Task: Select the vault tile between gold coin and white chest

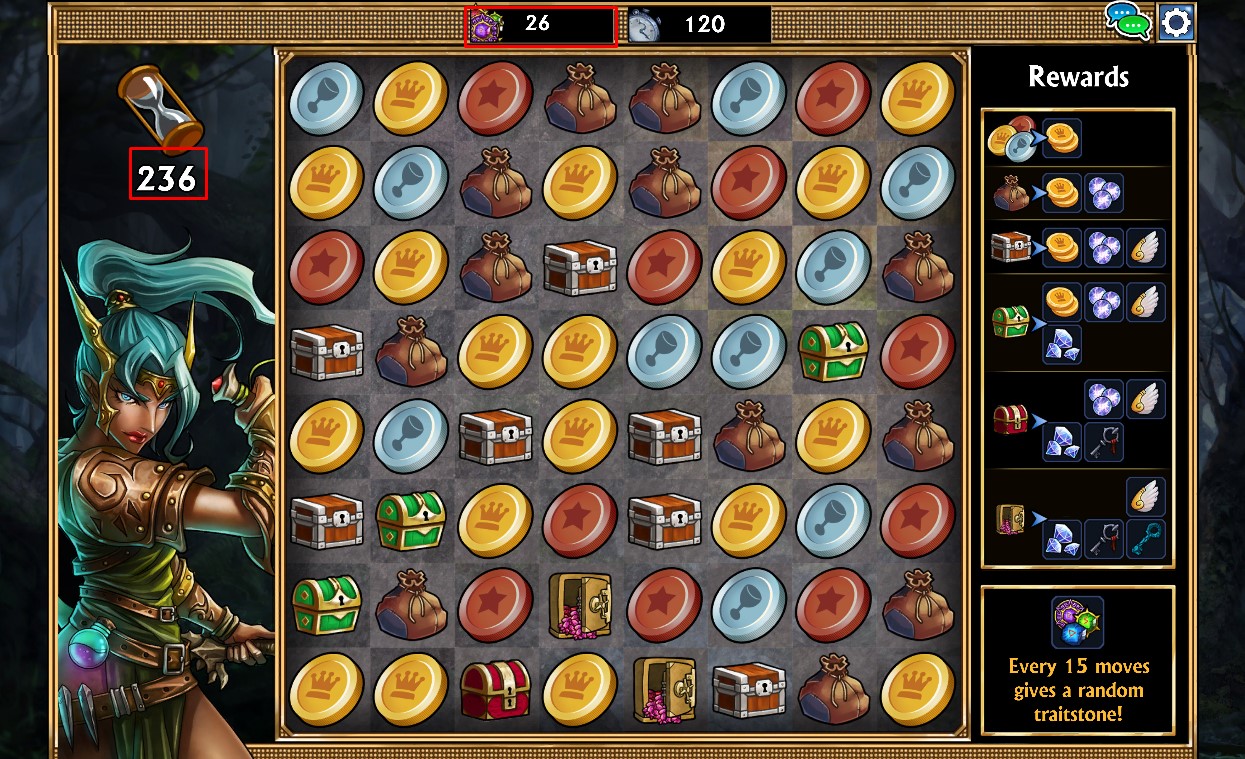Action: point(663,690)
